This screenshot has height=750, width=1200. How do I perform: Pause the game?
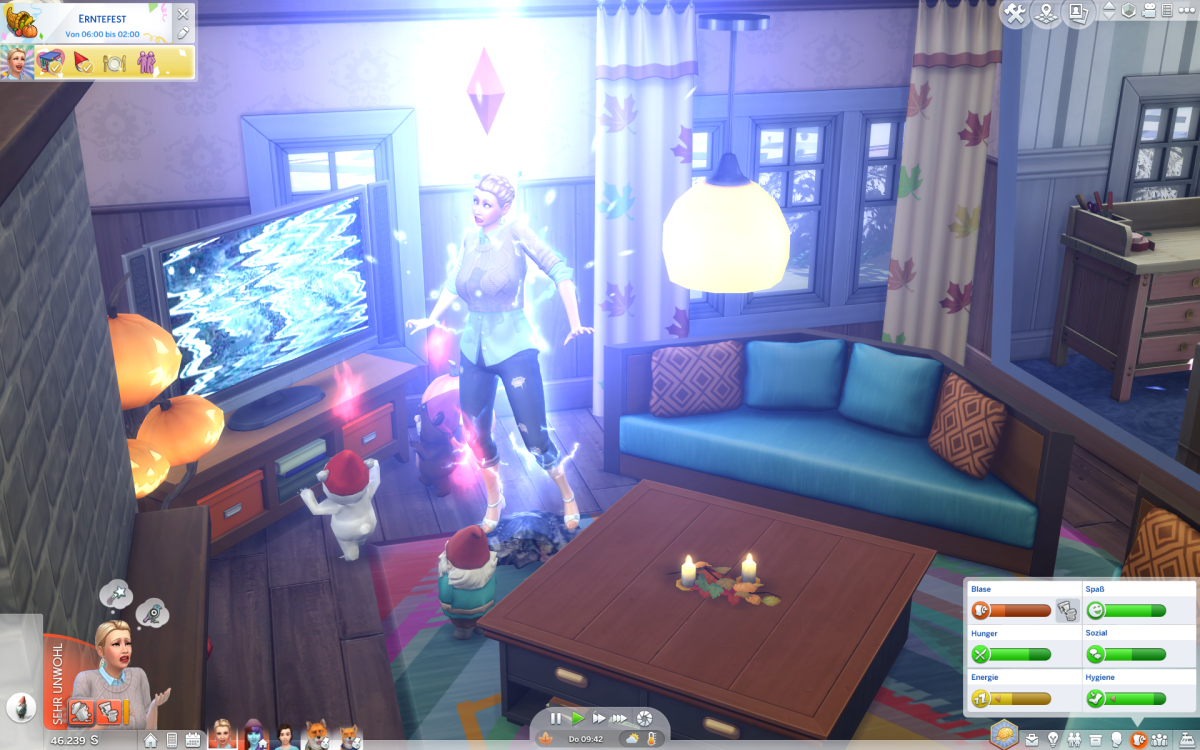[556, 718]
